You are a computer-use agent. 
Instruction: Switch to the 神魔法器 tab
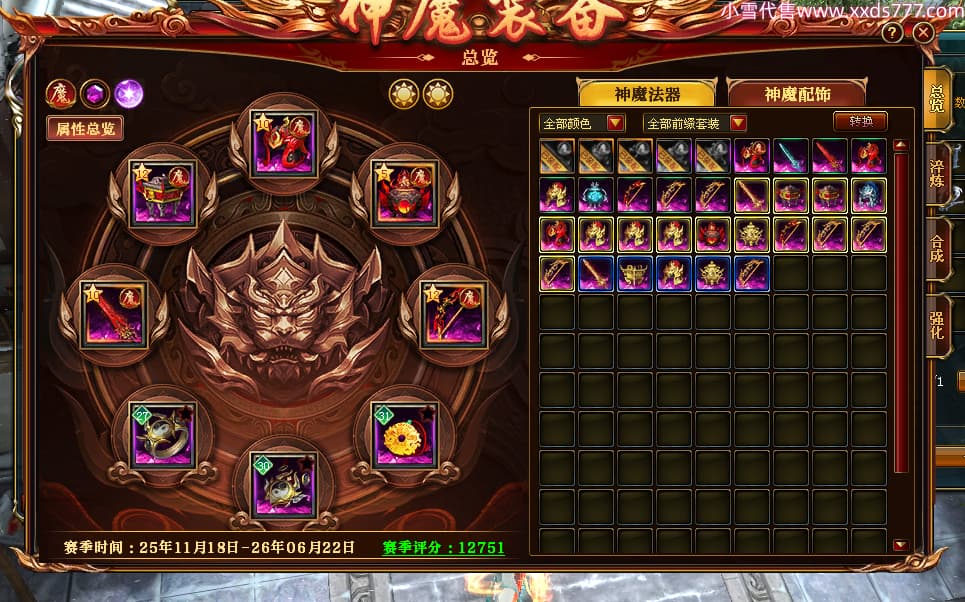click(647, 94)
